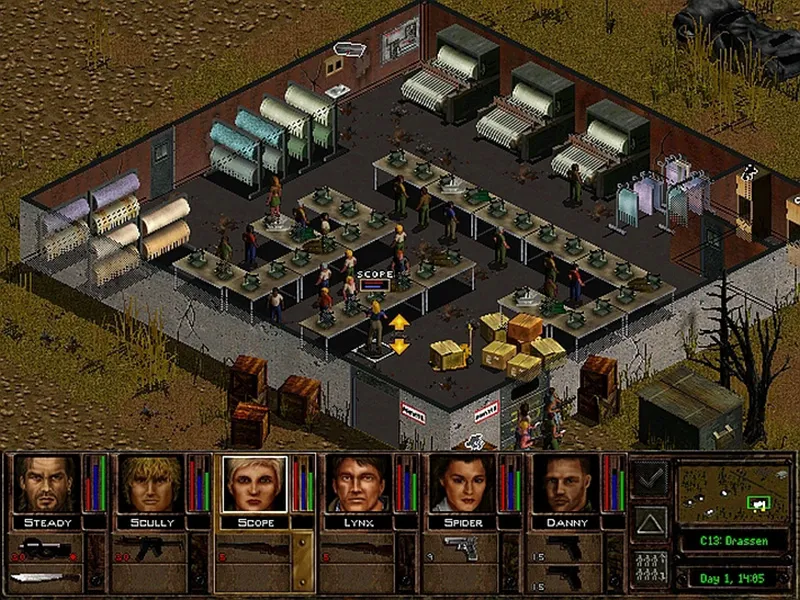Viewport: 800px width, 600px height.
Task: Select Steady's portrait
Action: [46, 485]
